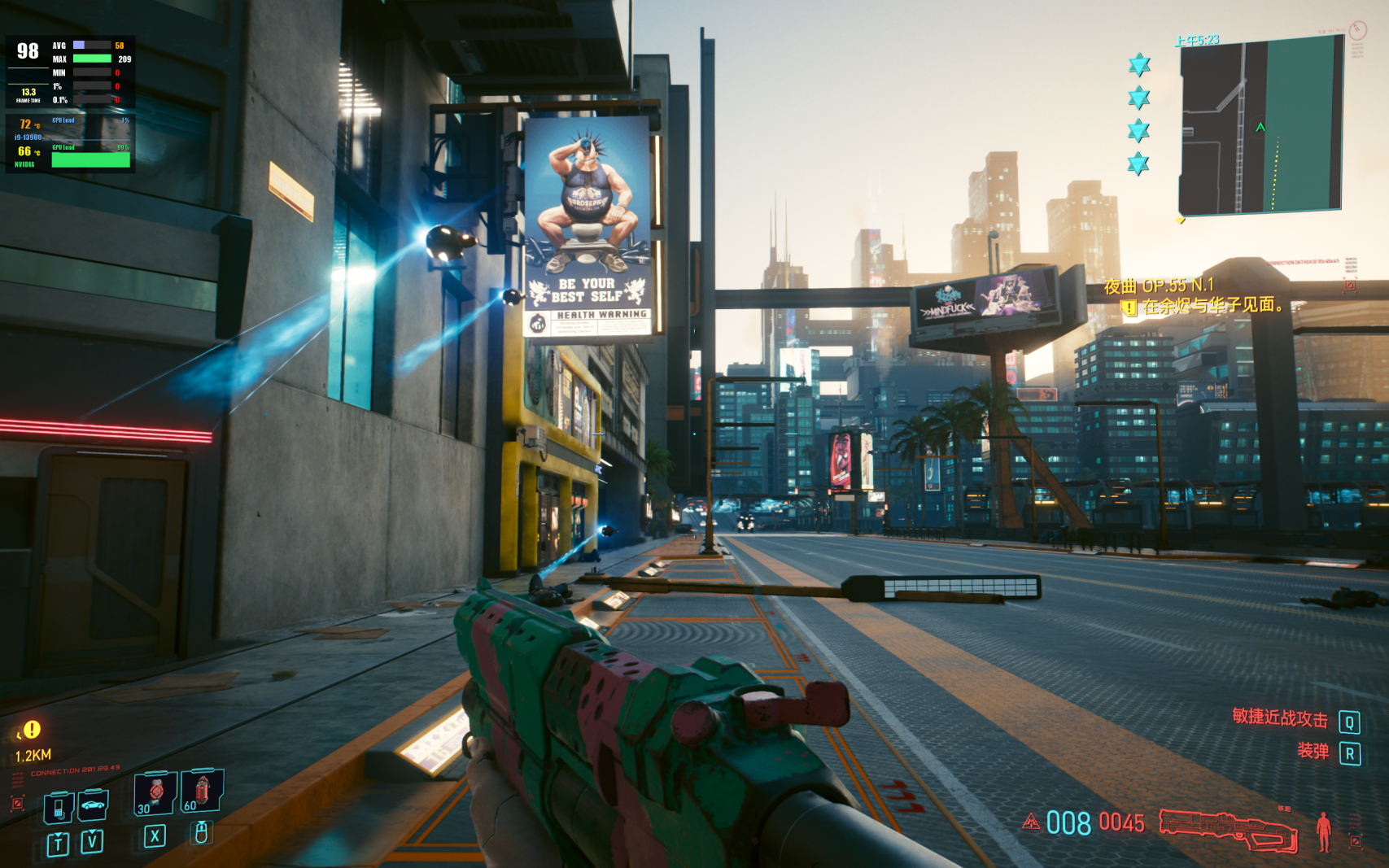The image size is (1389, 868).
Task: Click the ammo type triangle icon
Action: tap(1031, 822)
